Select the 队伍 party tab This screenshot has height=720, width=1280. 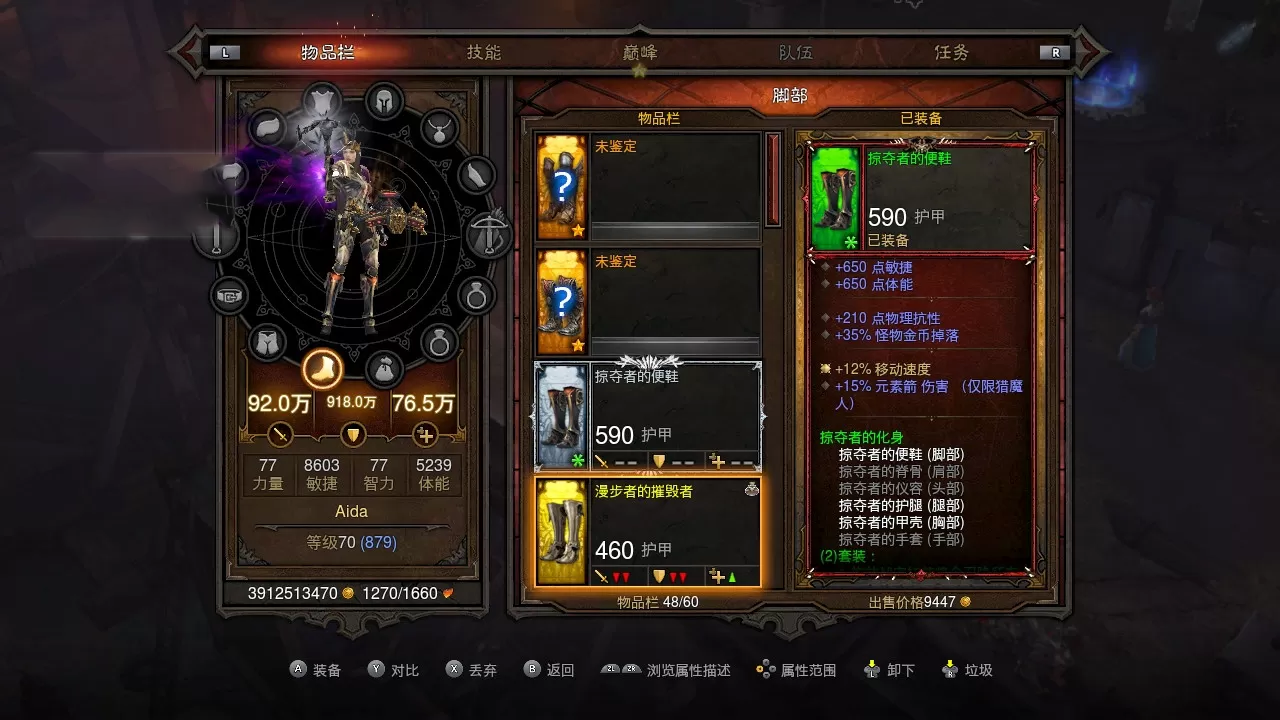click(x=795, y=53)
